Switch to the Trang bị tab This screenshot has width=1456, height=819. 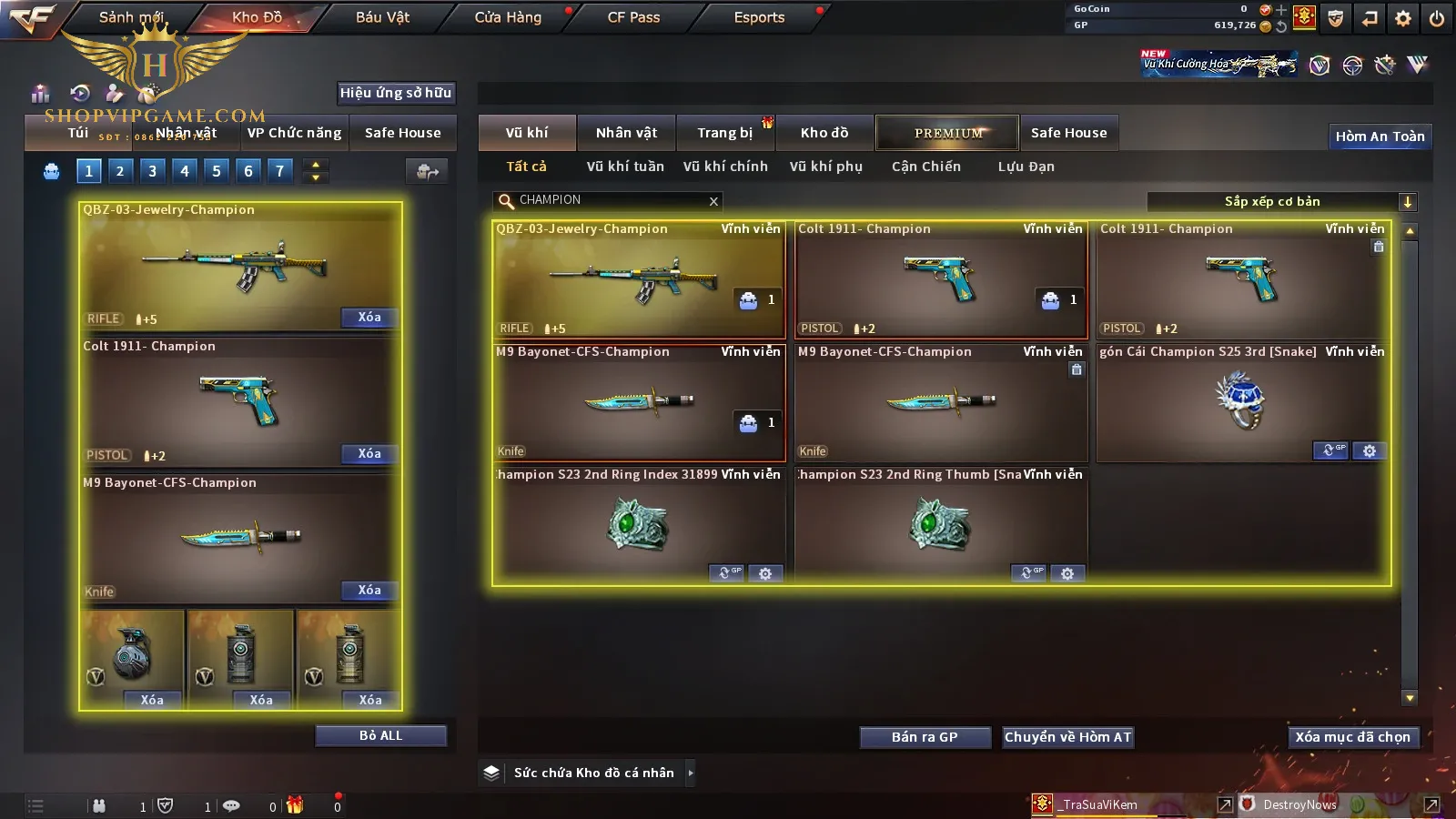coord(724,133)
